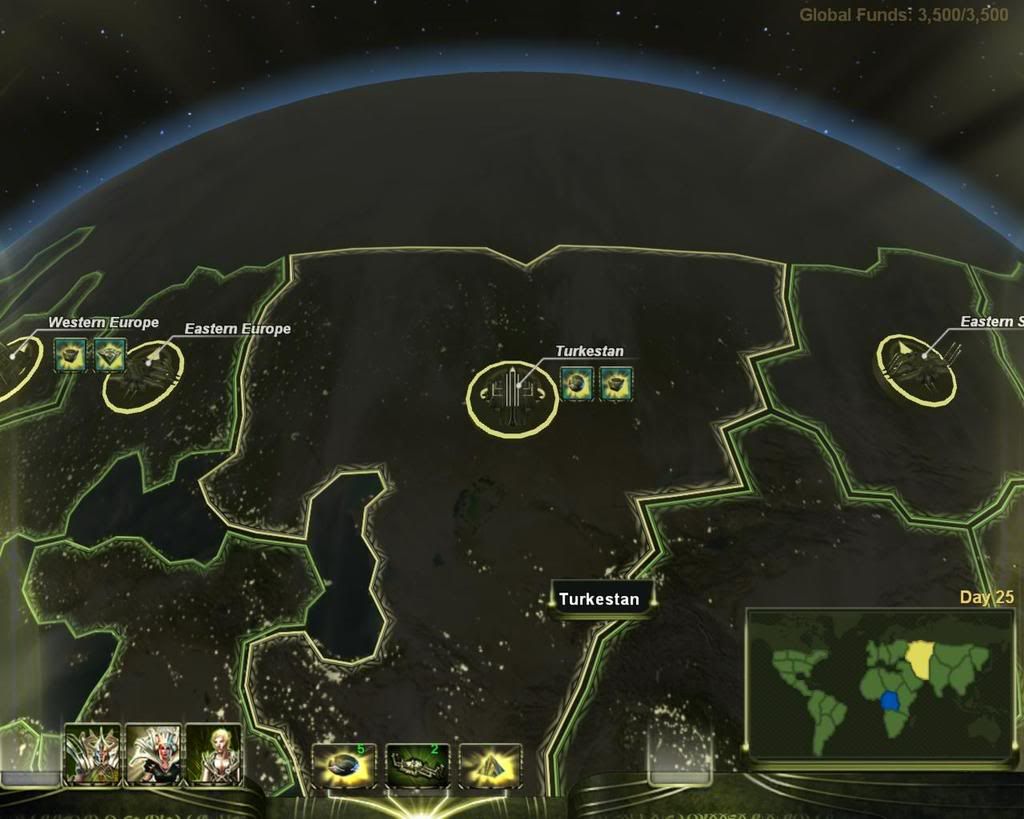The width and height of the screenshot is (1024, 819).
Task: Select the Eastern Siberia base marker
Action: point(916,368)
